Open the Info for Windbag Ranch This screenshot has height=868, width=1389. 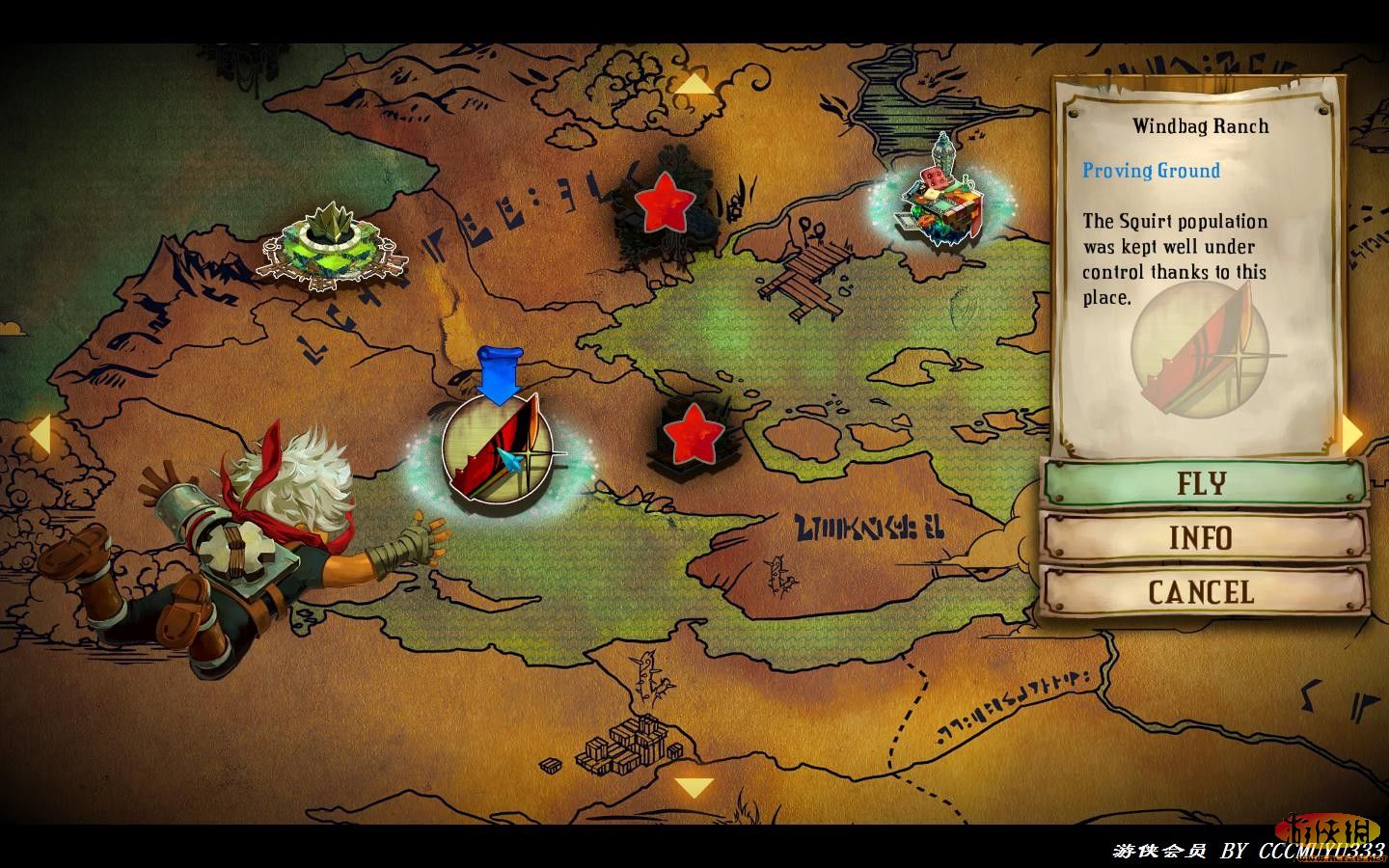click(1203, 537)
